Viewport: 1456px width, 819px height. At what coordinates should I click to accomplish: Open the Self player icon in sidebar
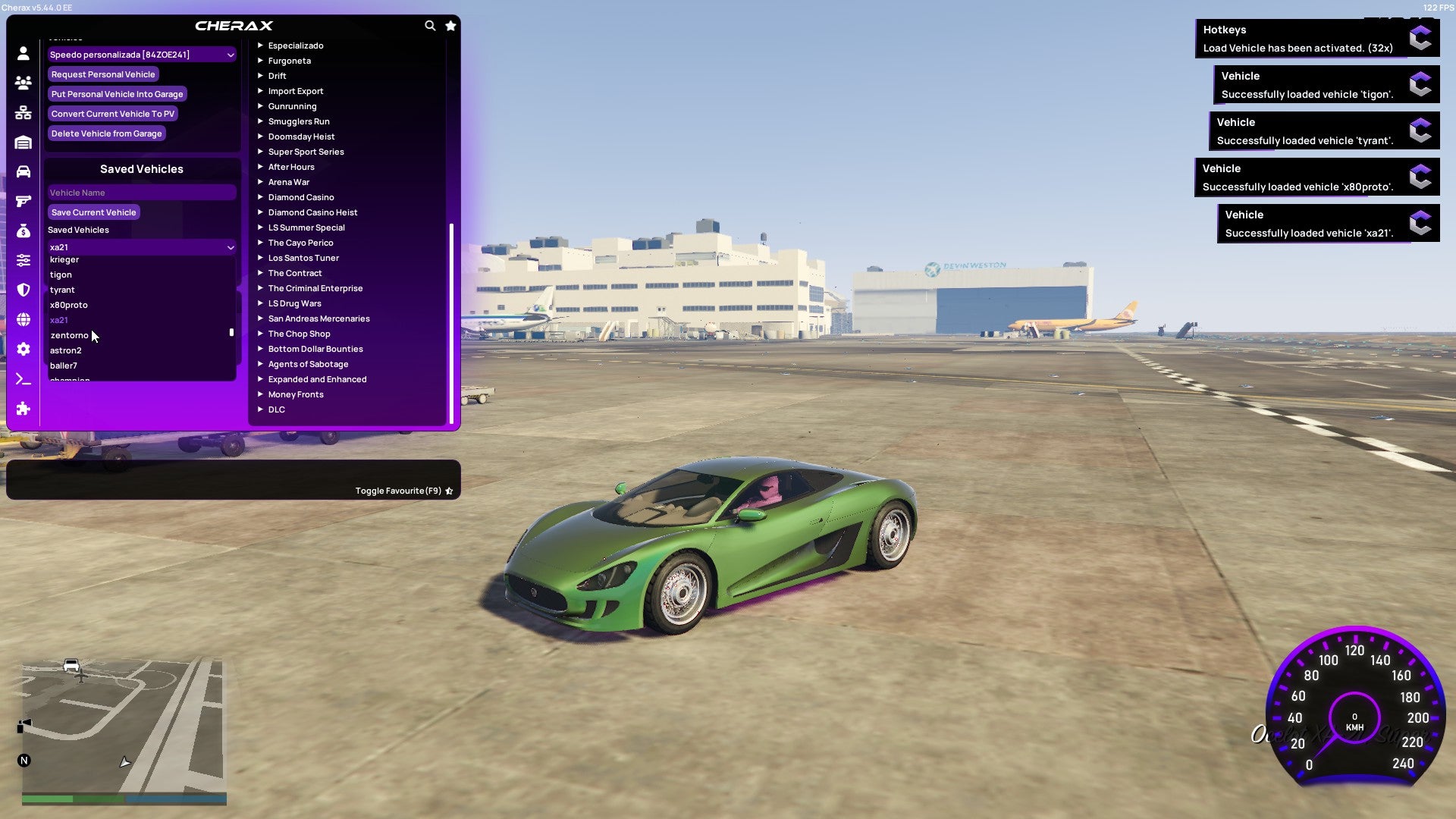pyautogui.click(x=23, y=53)
